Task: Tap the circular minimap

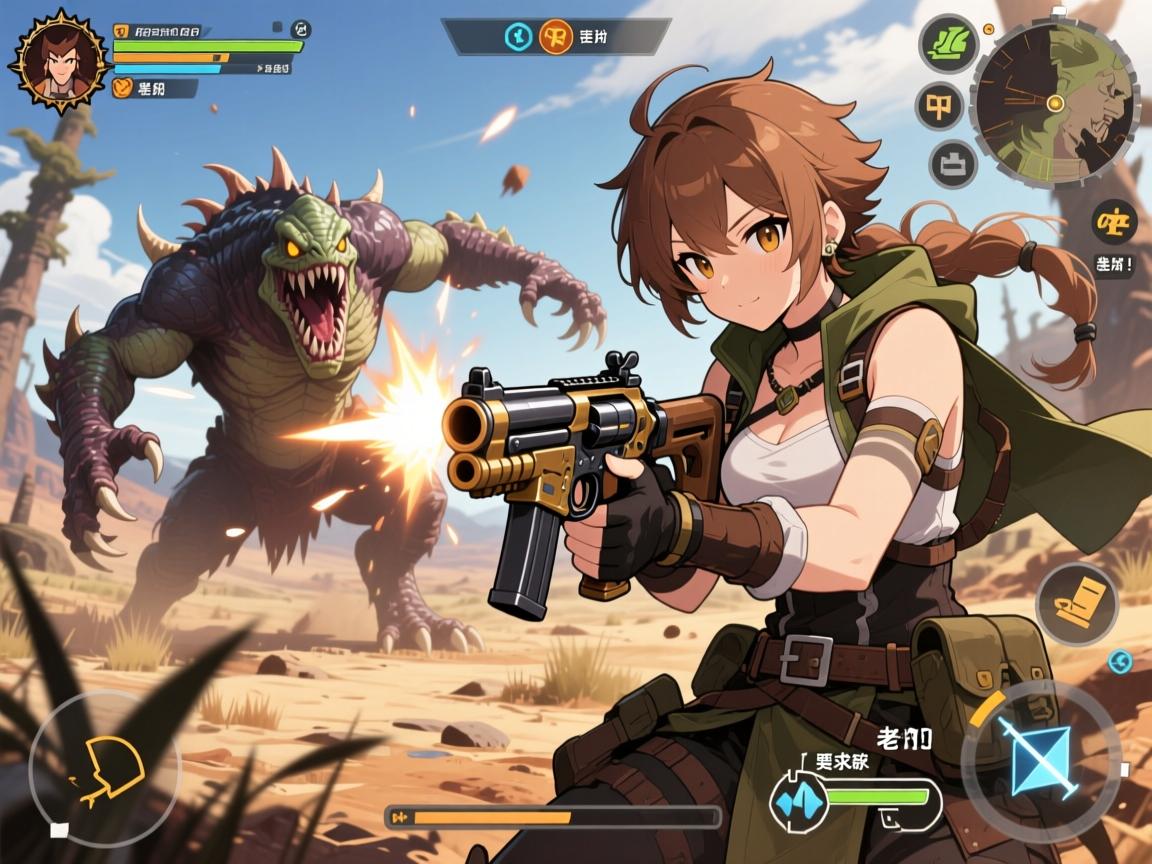Action: (x=1054, y=104)
